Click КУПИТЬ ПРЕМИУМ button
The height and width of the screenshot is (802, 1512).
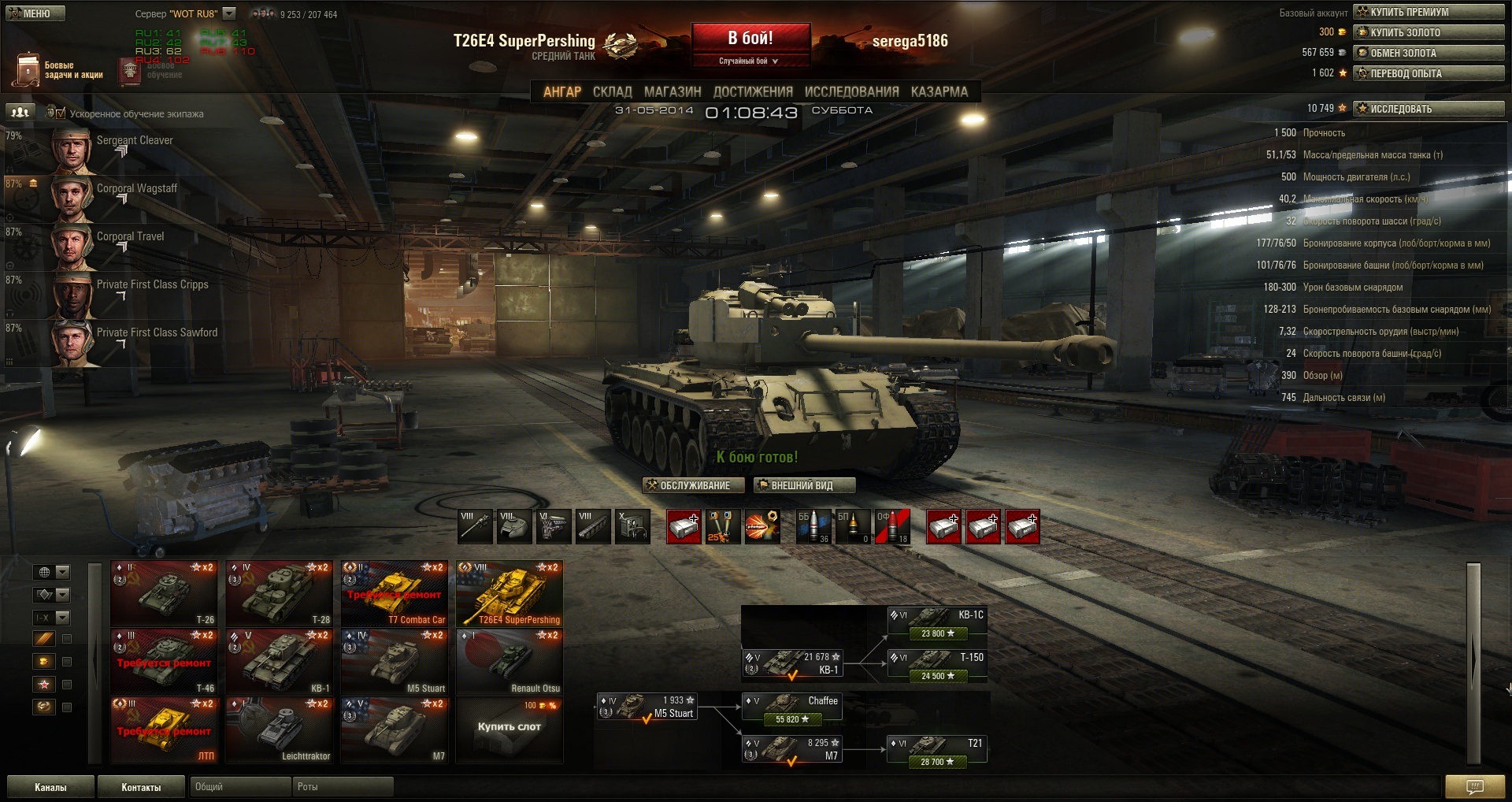(x=1429, y=12)
